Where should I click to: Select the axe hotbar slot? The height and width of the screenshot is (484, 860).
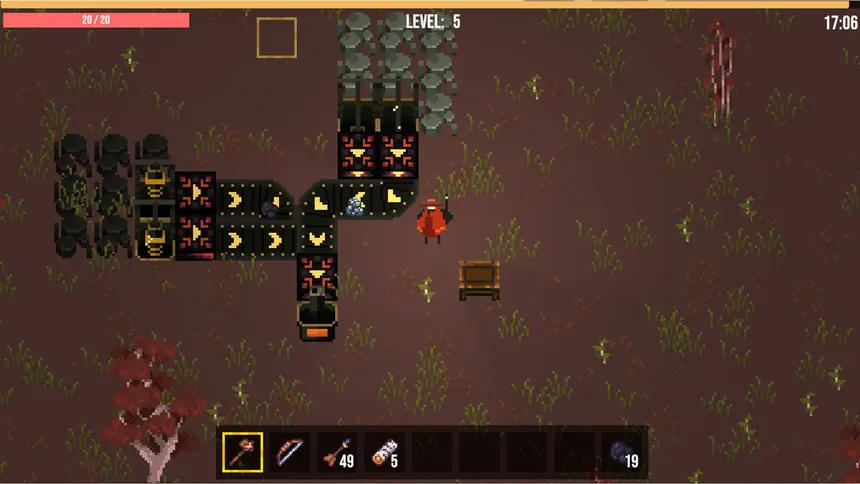pyautogui.click(x=242, y=452)
